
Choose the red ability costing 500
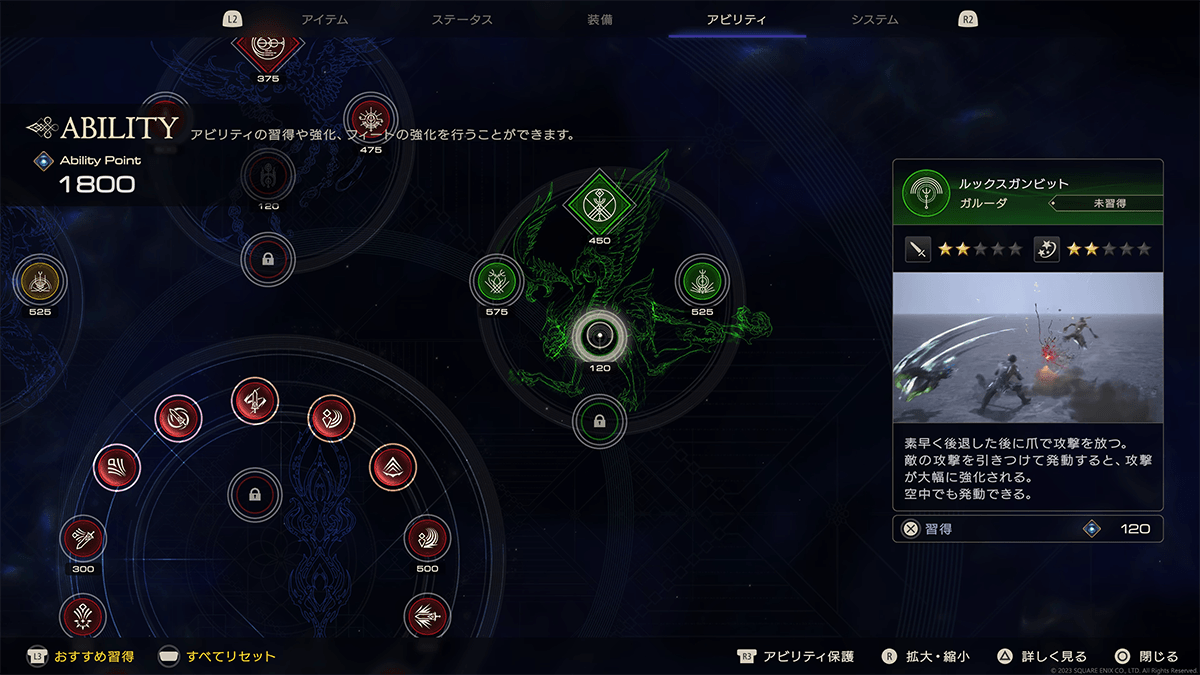click(427, 540)
